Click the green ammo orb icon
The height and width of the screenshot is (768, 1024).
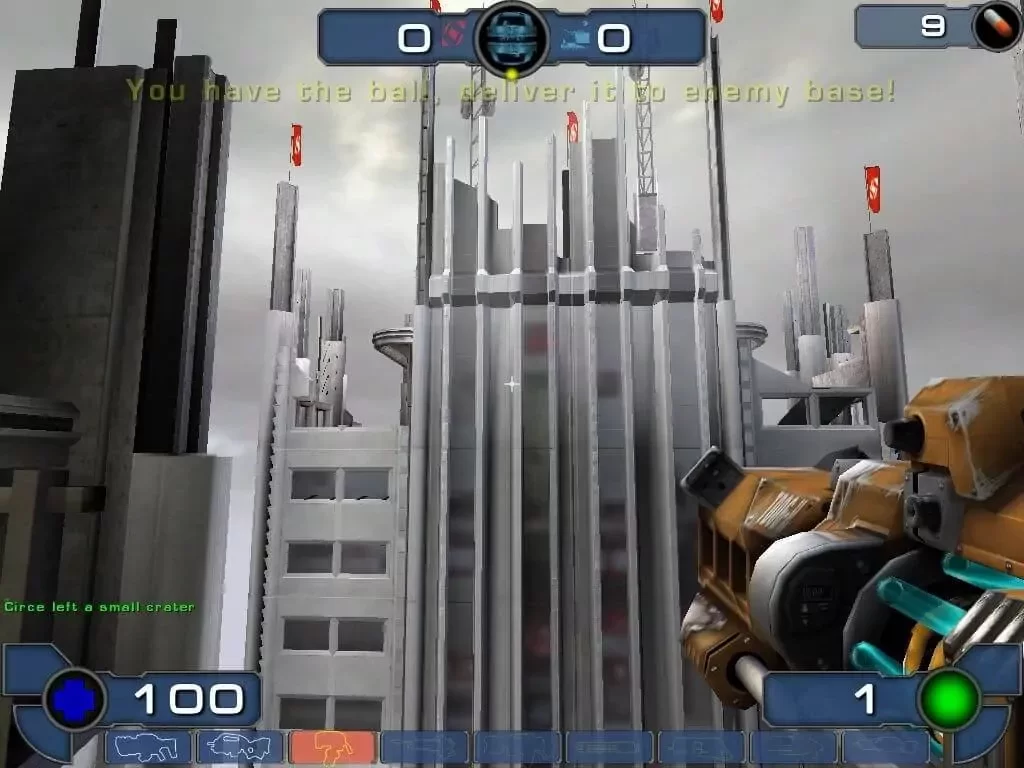click(x=949, y=699)
